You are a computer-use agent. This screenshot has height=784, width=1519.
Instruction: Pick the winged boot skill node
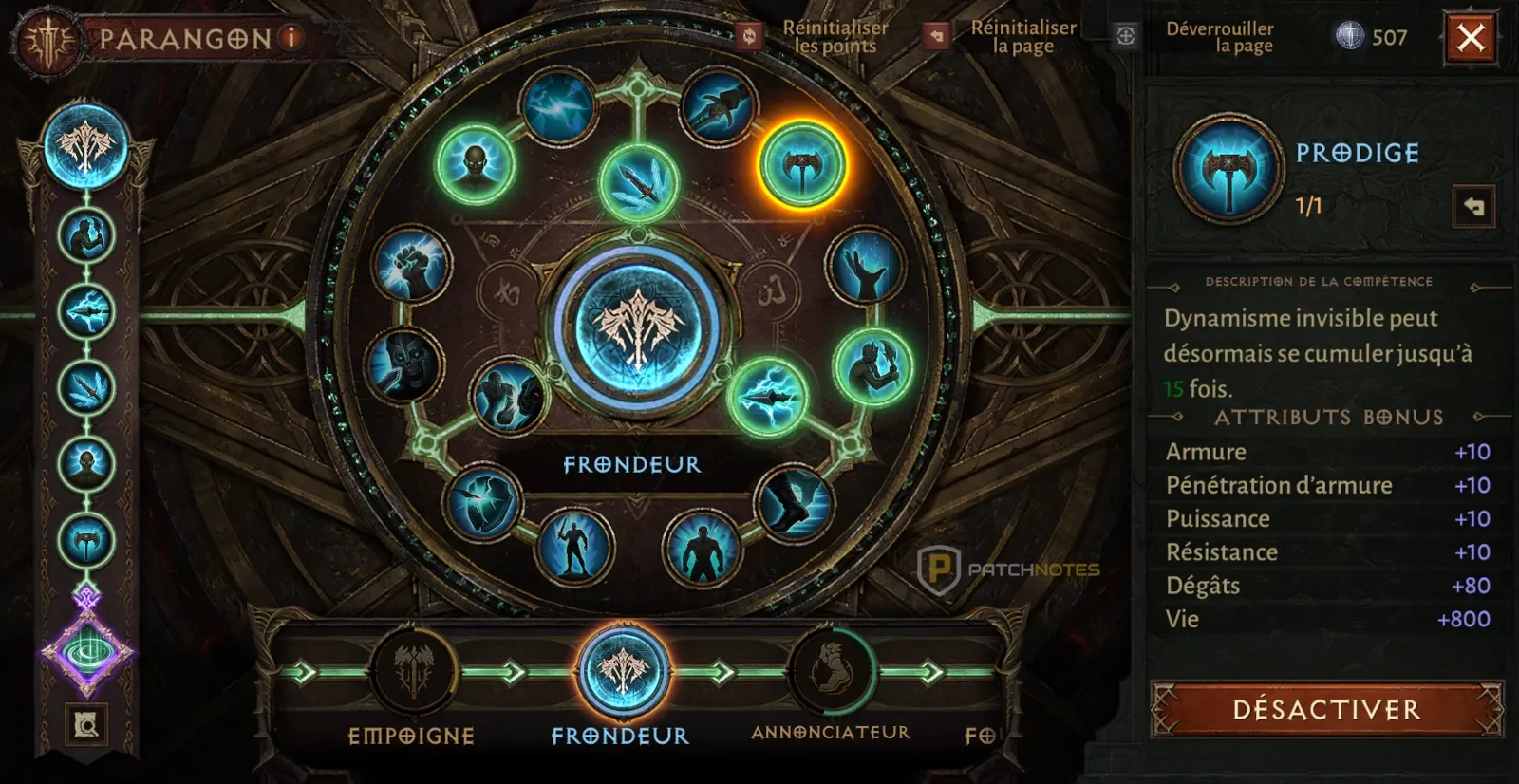tap(794, 502)
